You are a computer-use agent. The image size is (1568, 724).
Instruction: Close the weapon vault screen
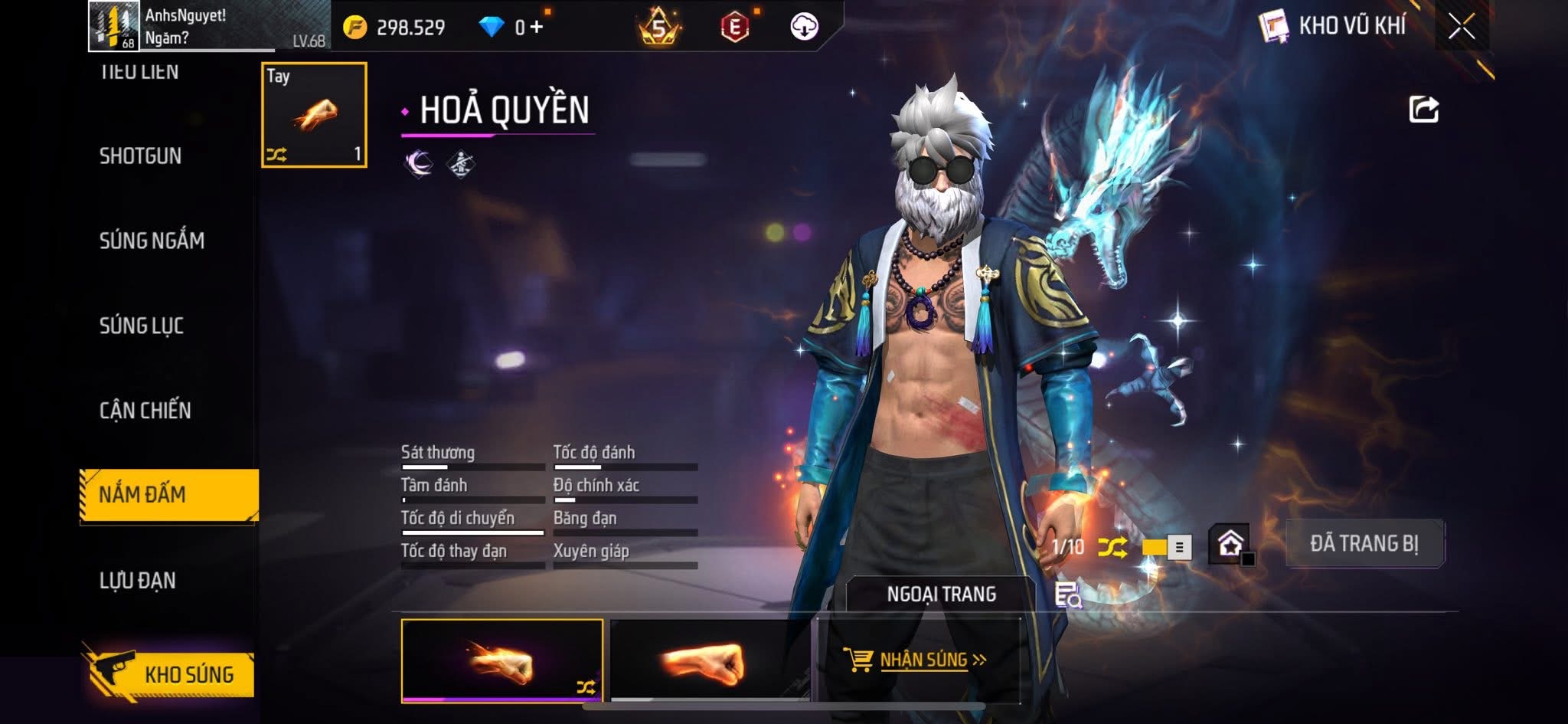click(1461, 28)
